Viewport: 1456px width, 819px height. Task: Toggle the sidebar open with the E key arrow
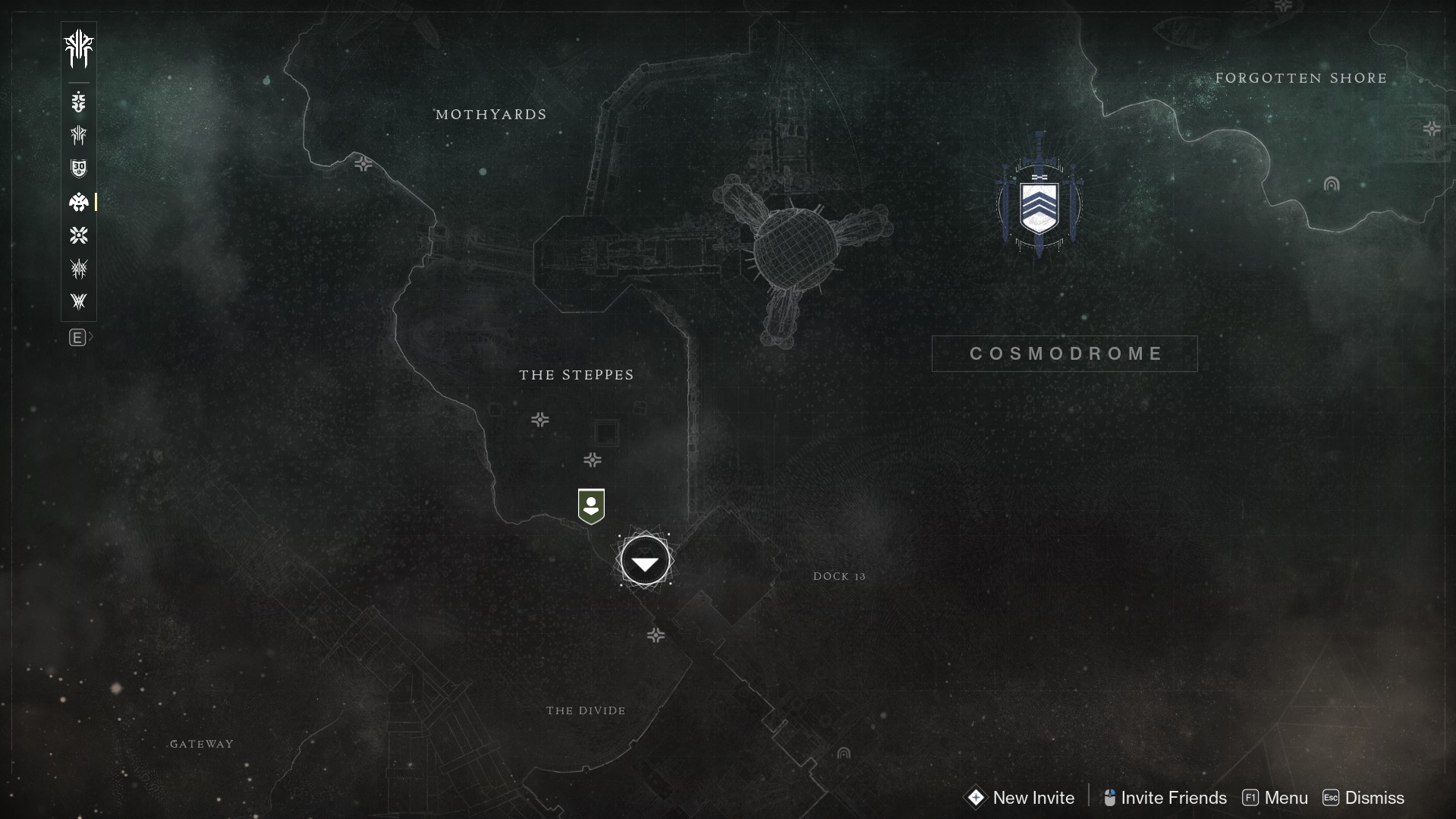(x=79, y=337)
